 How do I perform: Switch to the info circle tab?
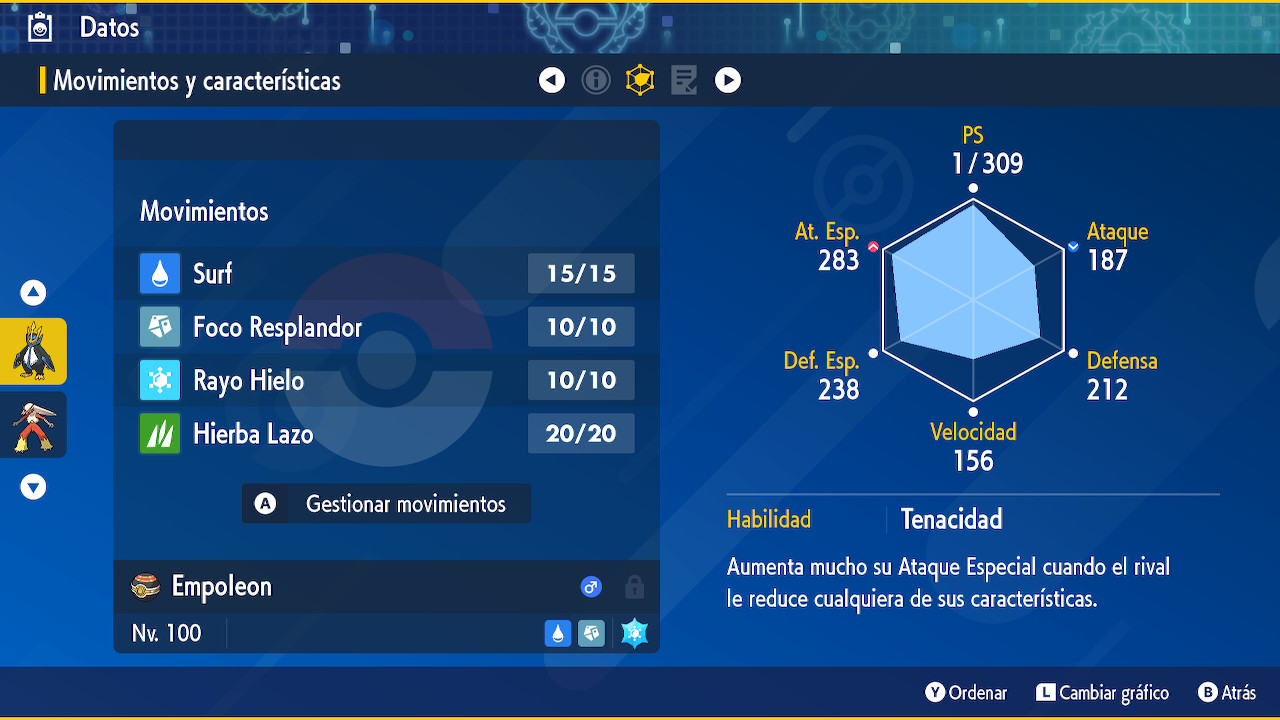tap(596, 80)
